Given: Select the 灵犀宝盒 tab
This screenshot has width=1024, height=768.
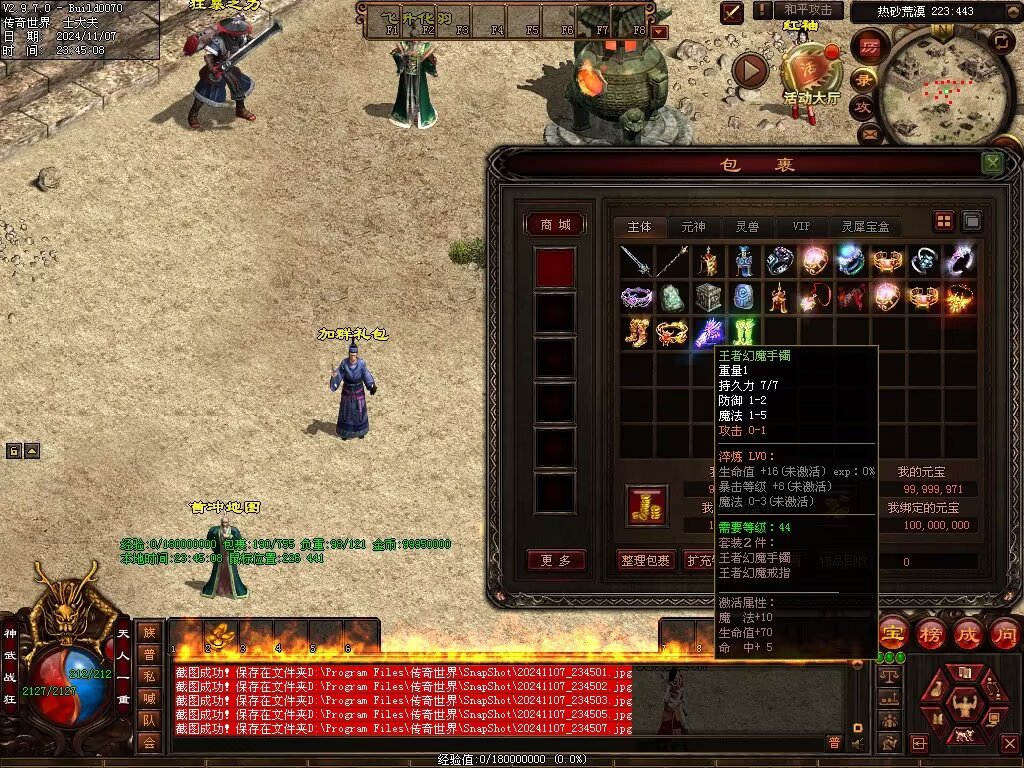Looking at the screenshot, I should tap(865, 226).
